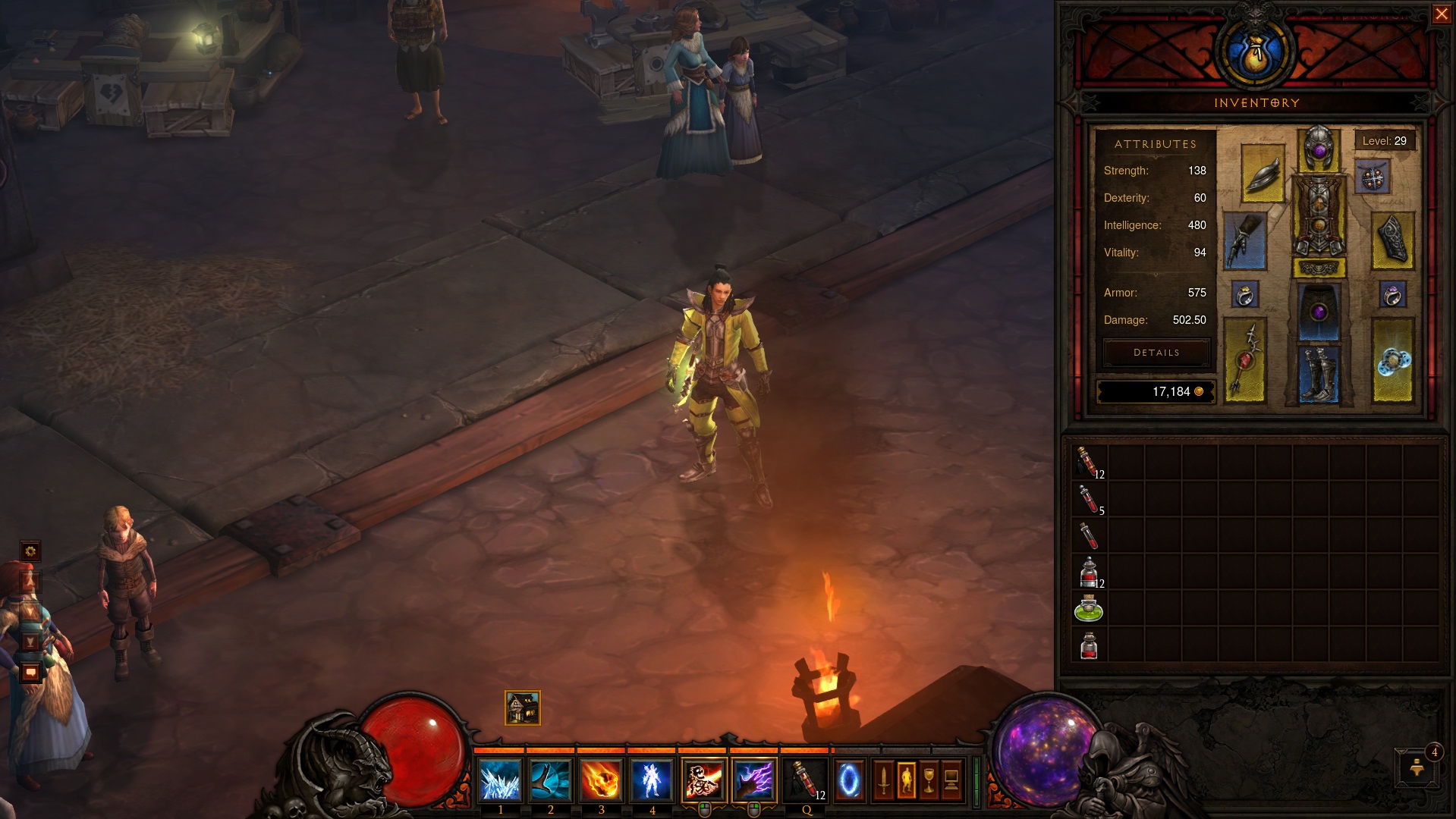Click the house buff icon above hotbar
Image resolution: width=1456 pixels, height=819 pixels.
[523, 708]
